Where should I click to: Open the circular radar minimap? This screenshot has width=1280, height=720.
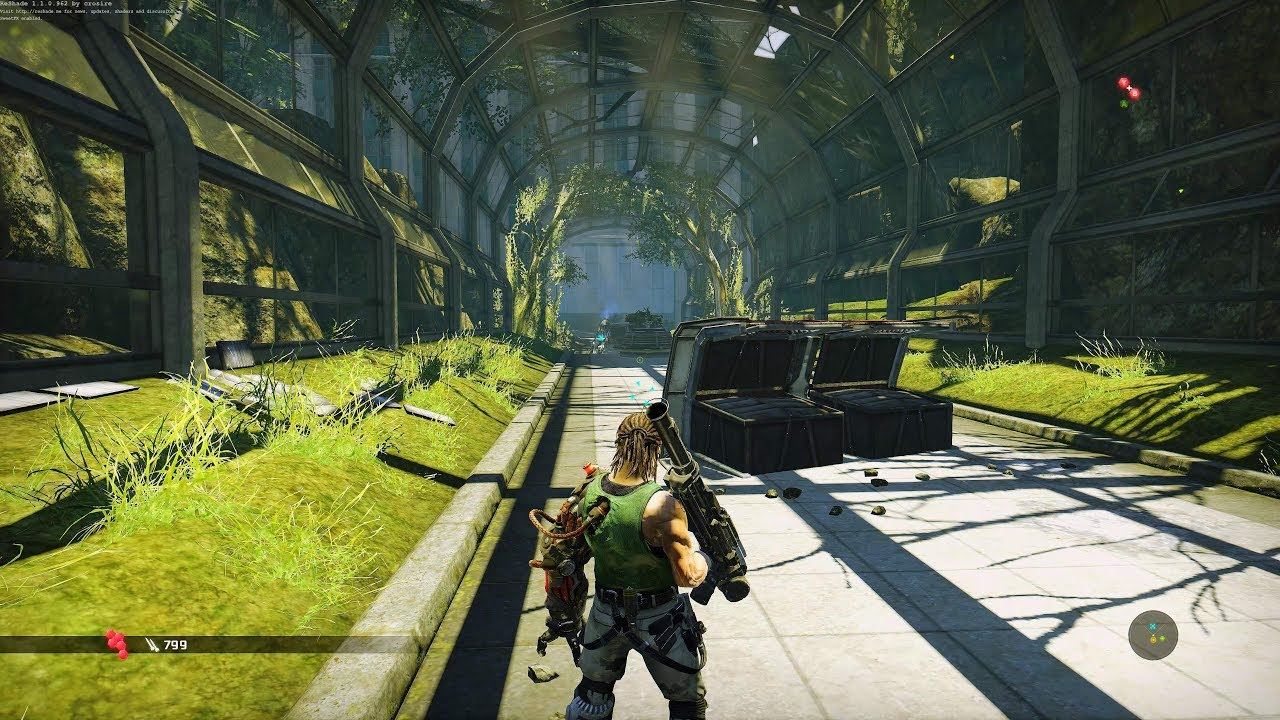tap(1153, 635)
